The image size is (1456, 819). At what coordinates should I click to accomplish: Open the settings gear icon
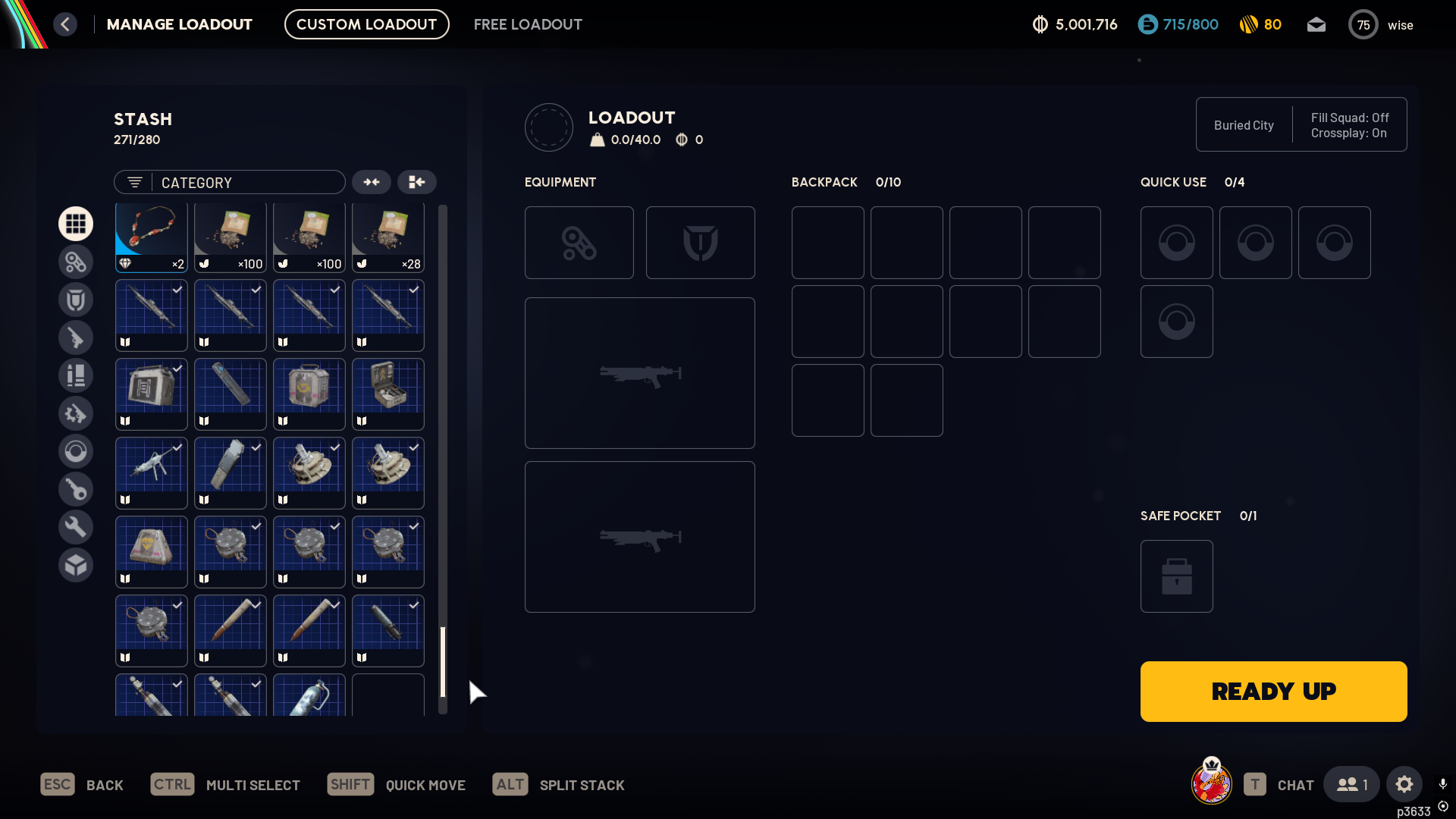click(x=1404, y=784)
